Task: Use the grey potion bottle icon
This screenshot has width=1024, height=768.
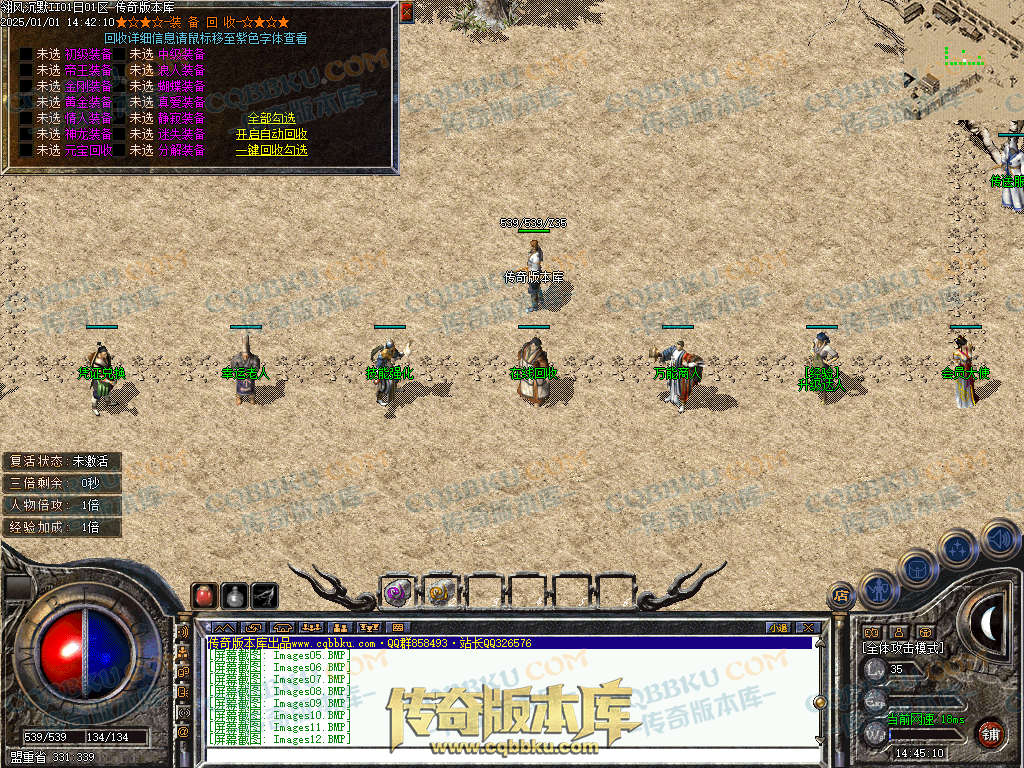Action: coord(235,595)
